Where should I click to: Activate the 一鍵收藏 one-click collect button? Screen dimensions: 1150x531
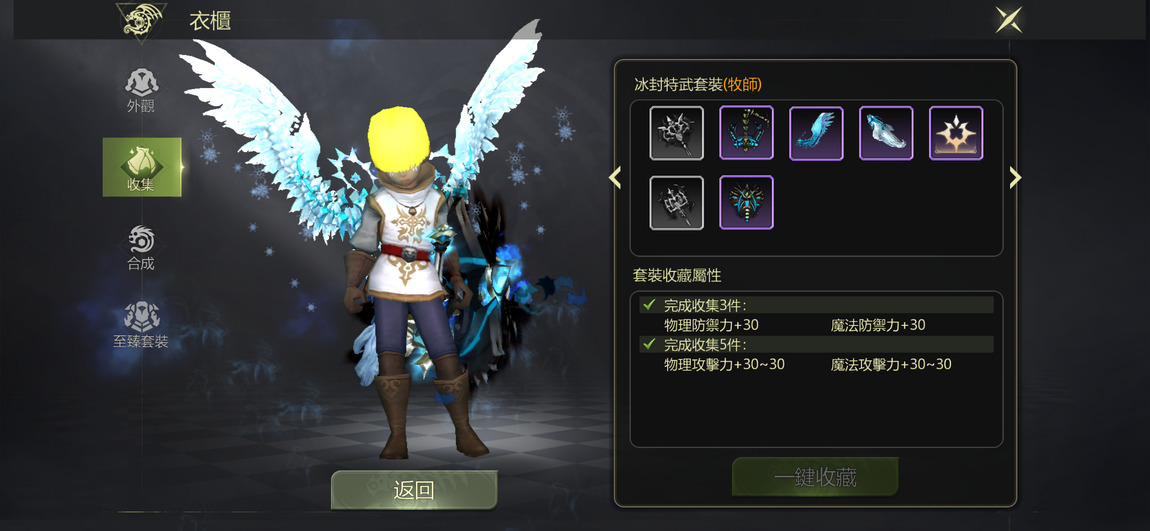pos(815,477)
